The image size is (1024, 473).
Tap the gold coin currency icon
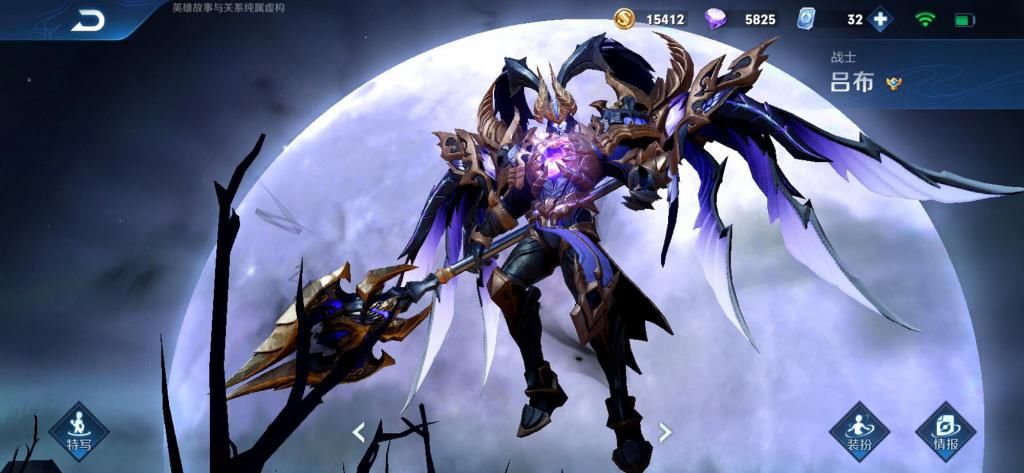pos(624,19)
